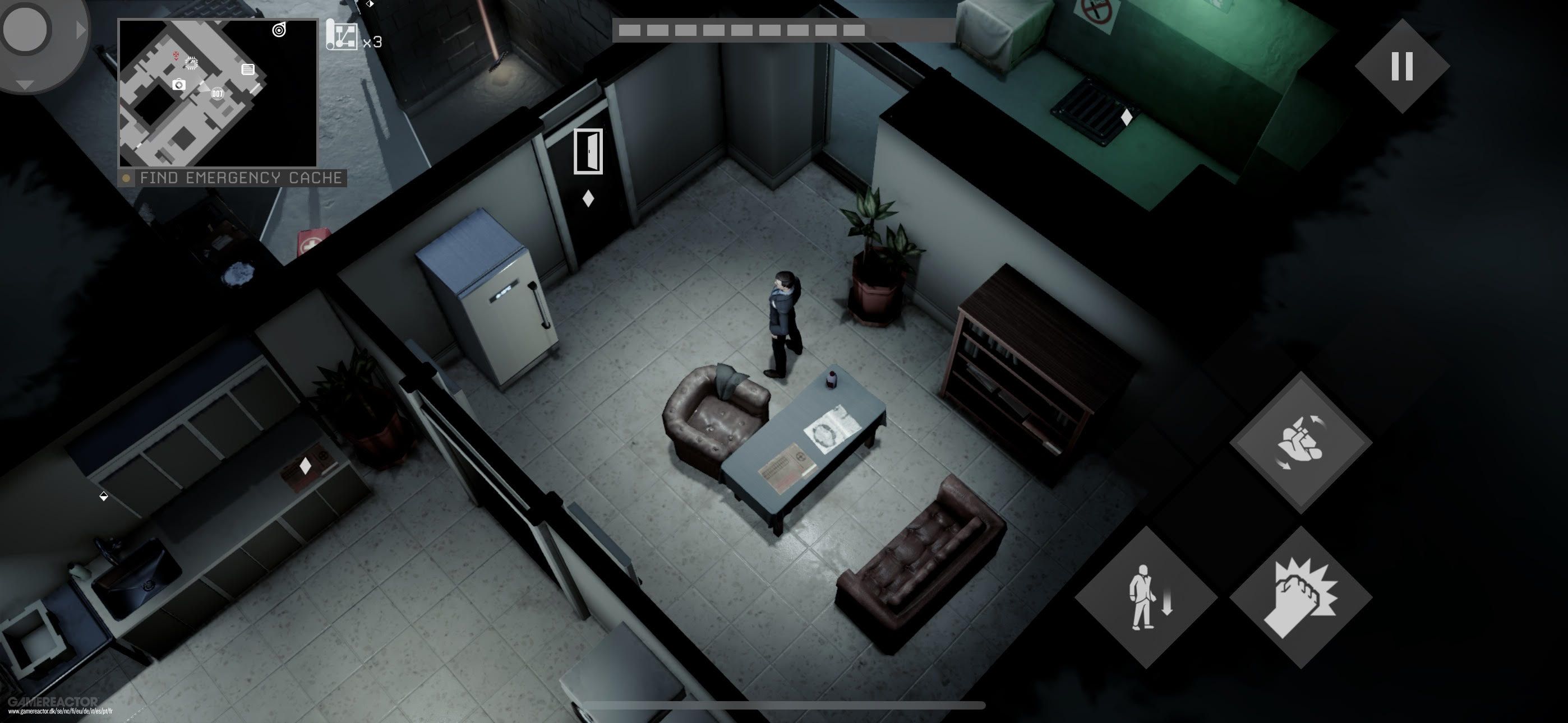This screenshot has width=1568, height=723.
Task: Select the microchip objective icon on minimap
Action: [192, 63]
